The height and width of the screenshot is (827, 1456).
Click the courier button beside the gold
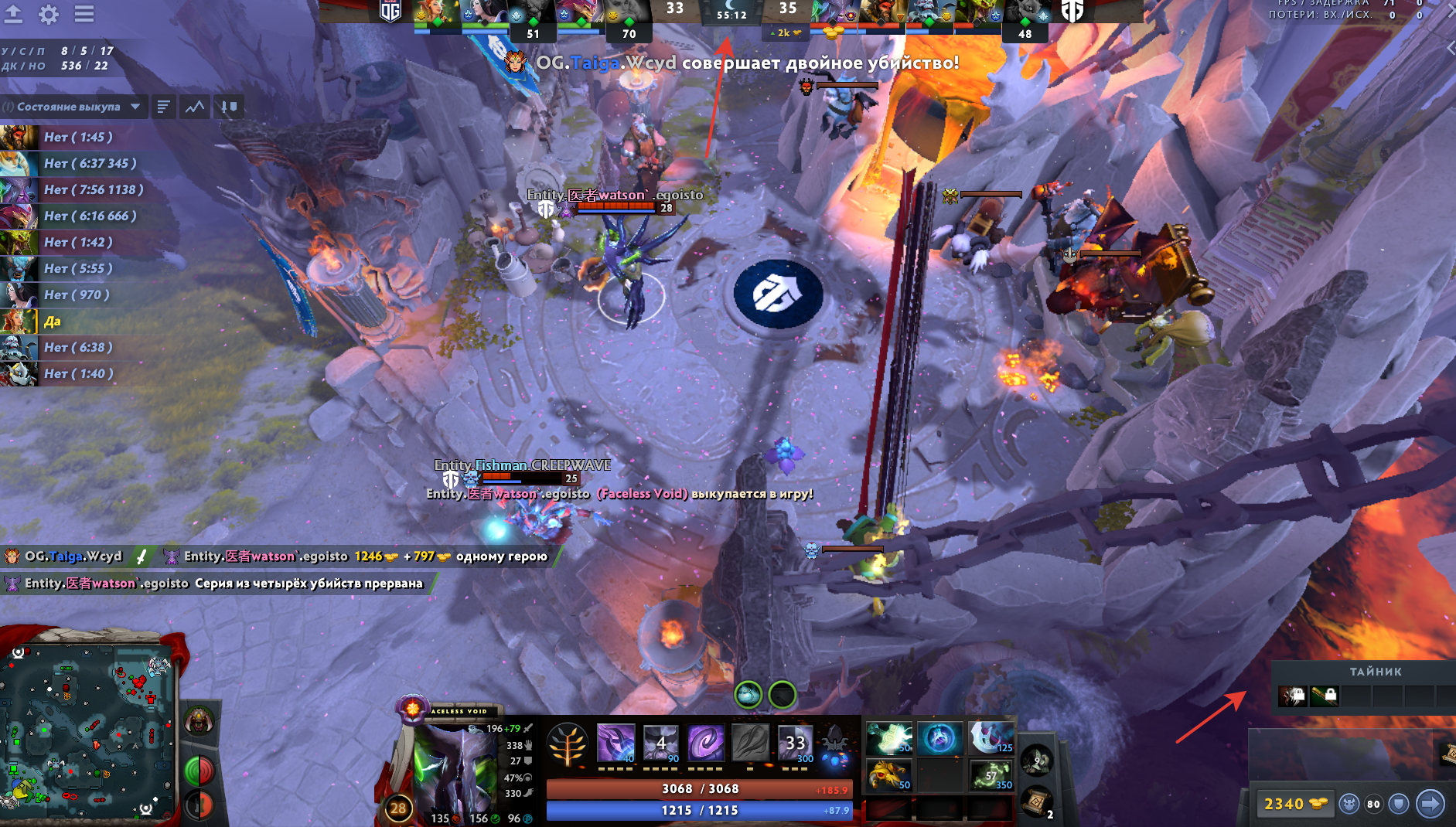click(x=1349, y=804)
